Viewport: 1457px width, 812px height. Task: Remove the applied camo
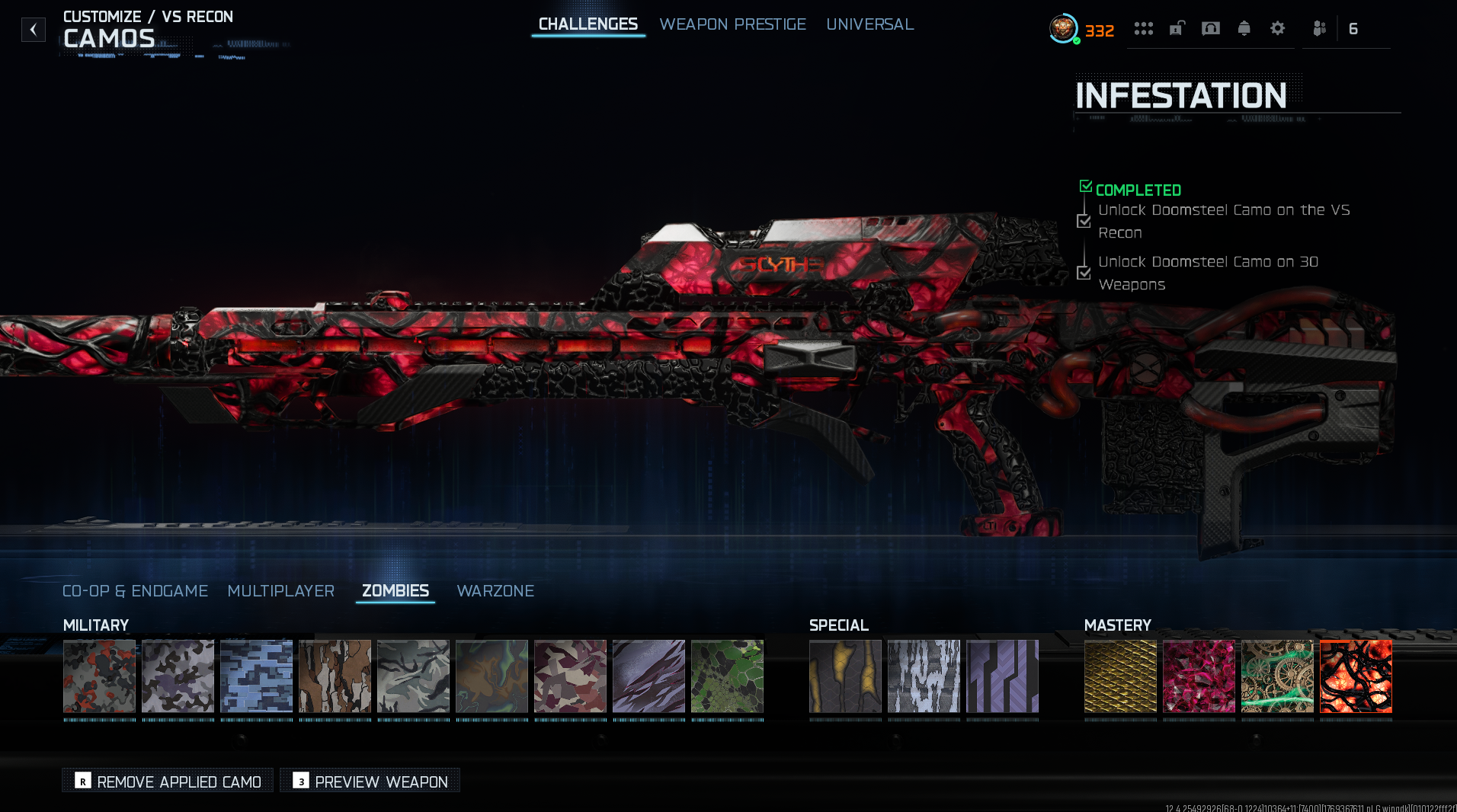pos(168,782)
